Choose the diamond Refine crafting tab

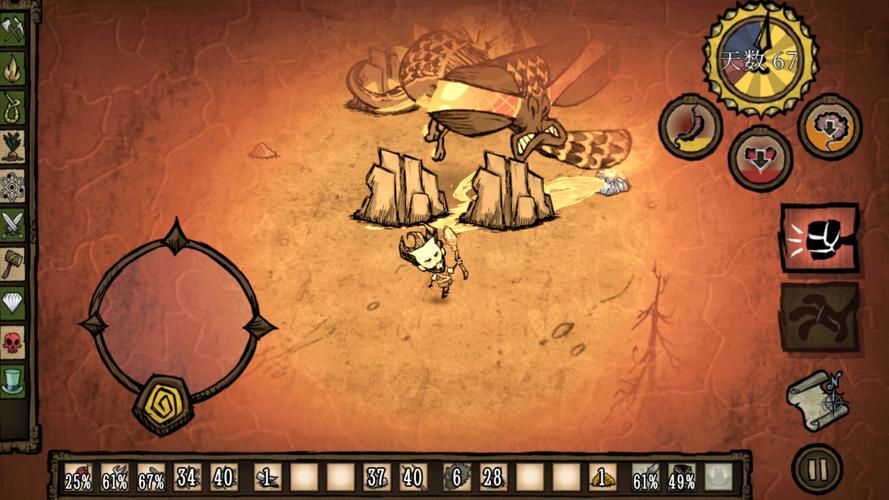click(x=13, y=303)
